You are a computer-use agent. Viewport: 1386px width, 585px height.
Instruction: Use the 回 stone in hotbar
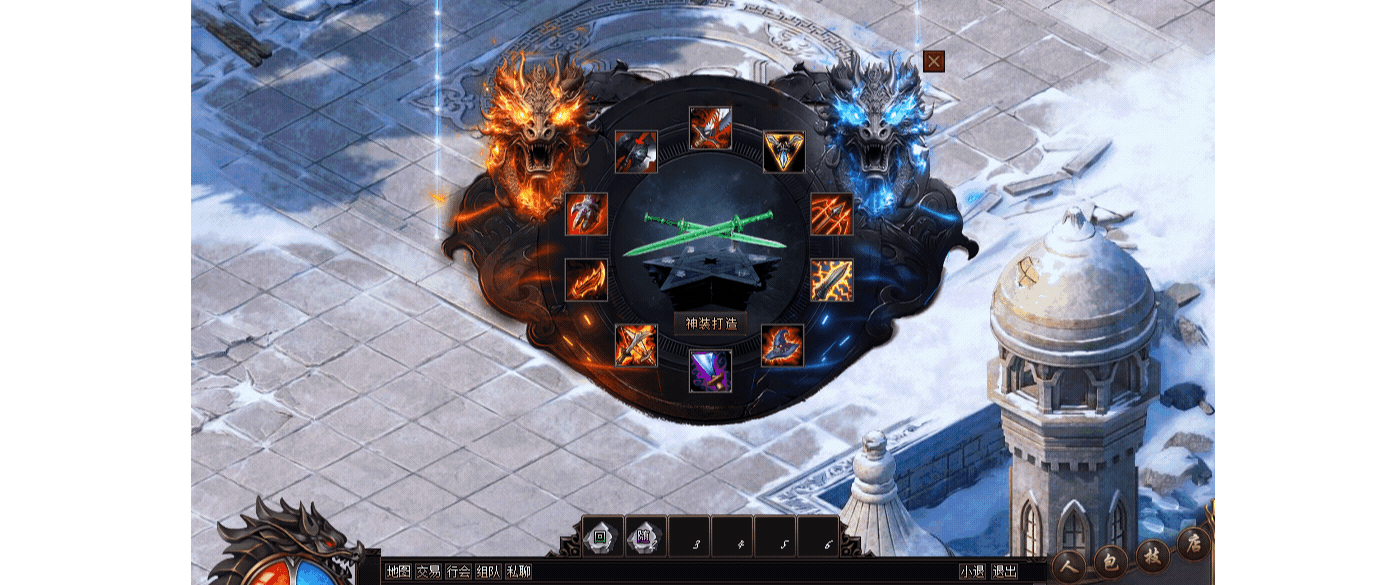pyautogui.click(x=602, y=537)
